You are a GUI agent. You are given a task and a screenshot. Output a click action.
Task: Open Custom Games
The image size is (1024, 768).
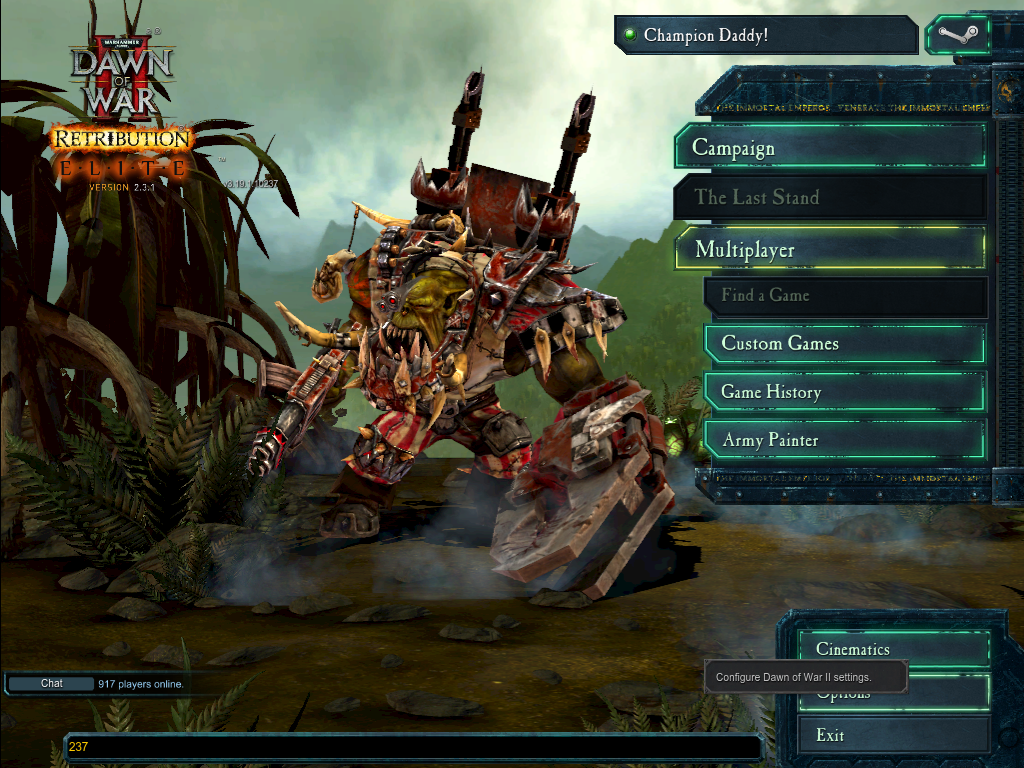click(x=845, y=344)
